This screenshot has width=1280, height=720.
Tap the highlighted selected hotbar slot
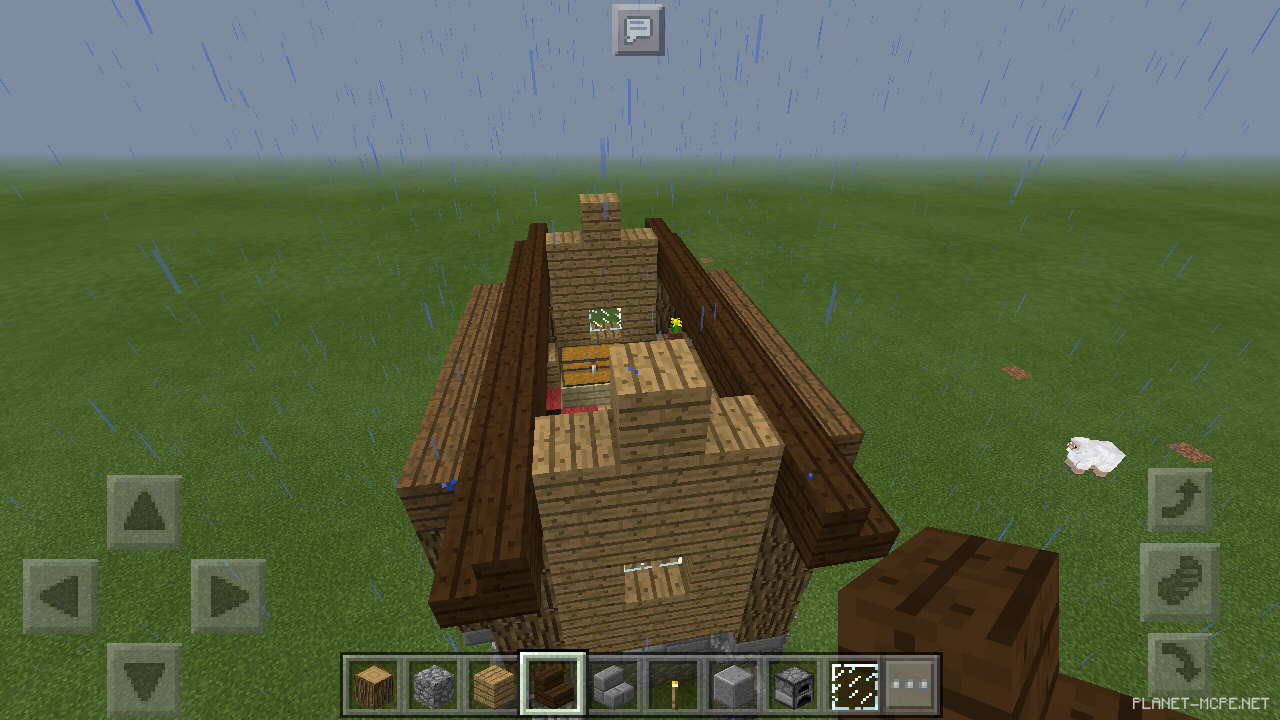point(549,685)
